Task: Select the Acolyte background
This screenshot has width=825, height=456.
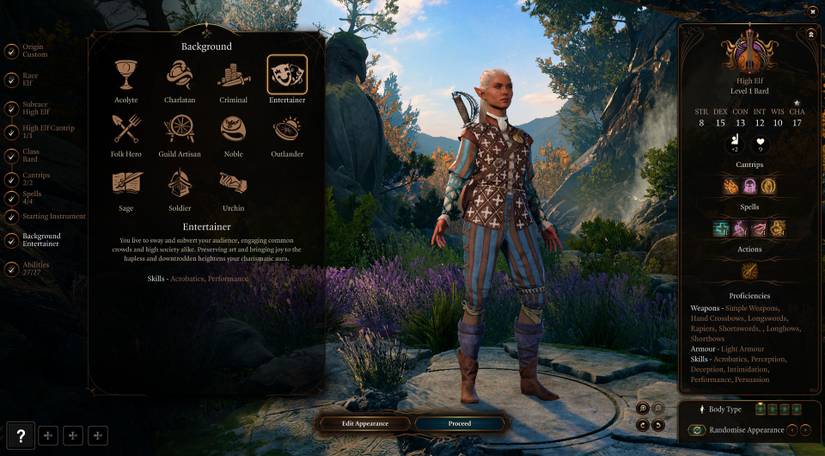Action: pyautogui.click(x=126, y=76)
